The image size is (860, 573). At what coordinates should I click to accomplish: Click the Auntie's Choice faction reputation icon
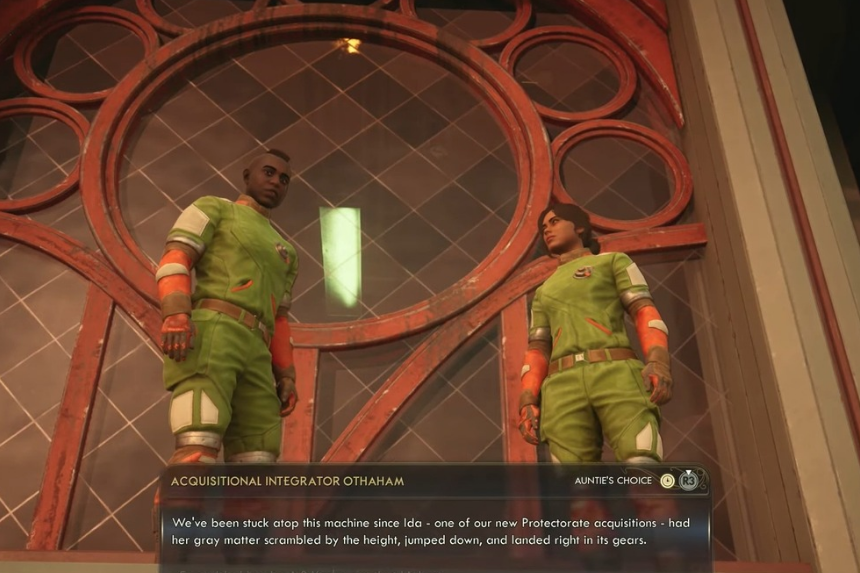click(668, 481)
